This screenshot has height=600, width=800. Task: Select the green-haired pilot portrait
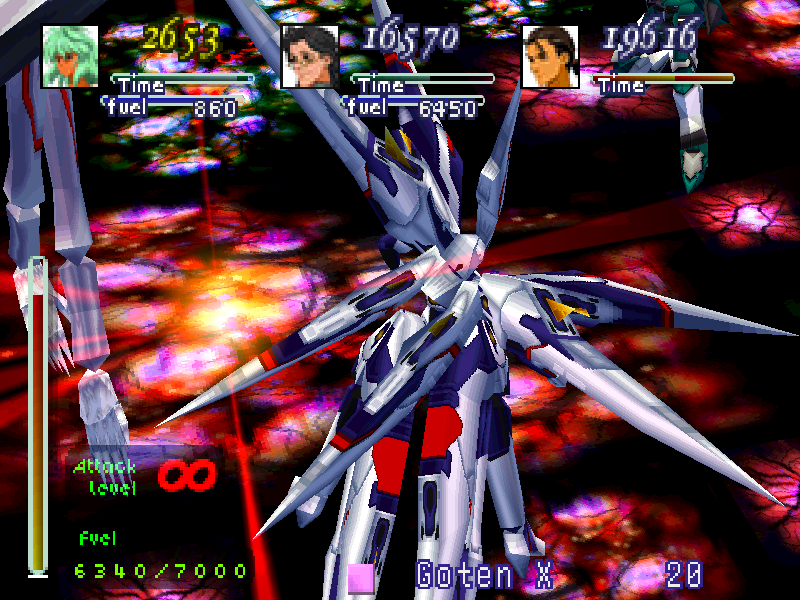[70, 56]
